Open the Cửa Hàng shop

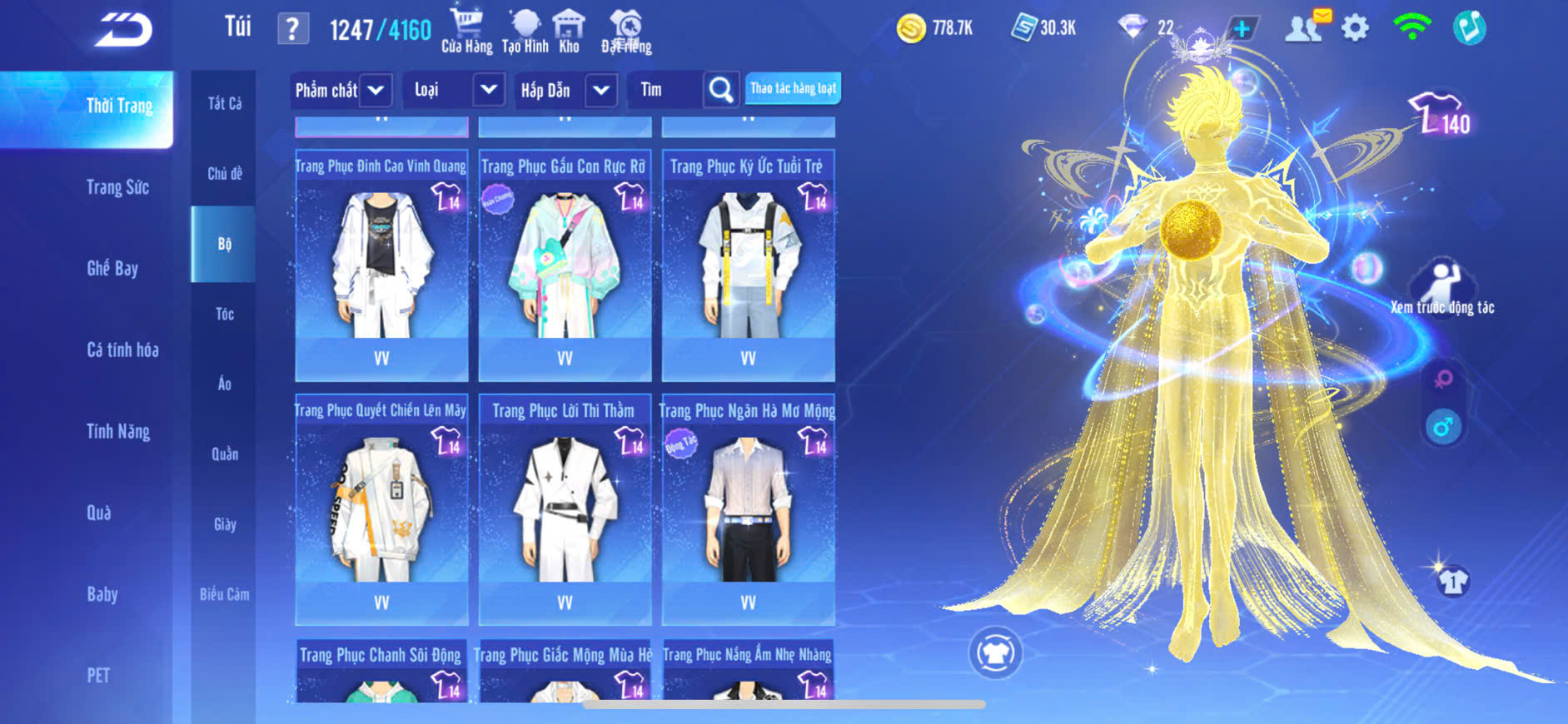click(x=466, y=31)
